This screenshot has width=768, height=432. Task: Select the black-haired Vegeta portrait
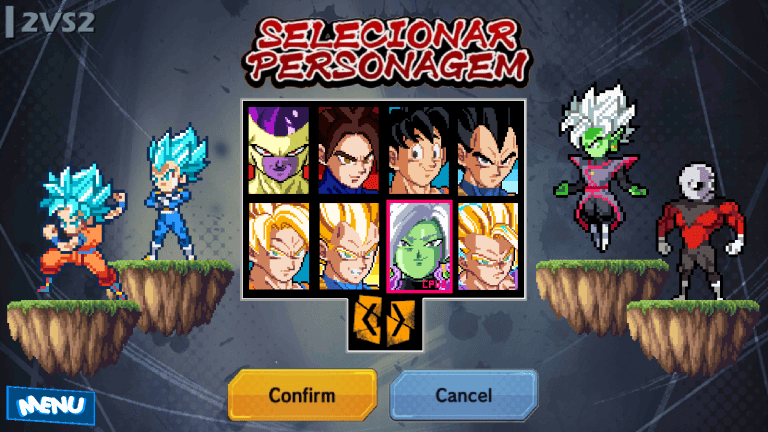coord(488,150)
